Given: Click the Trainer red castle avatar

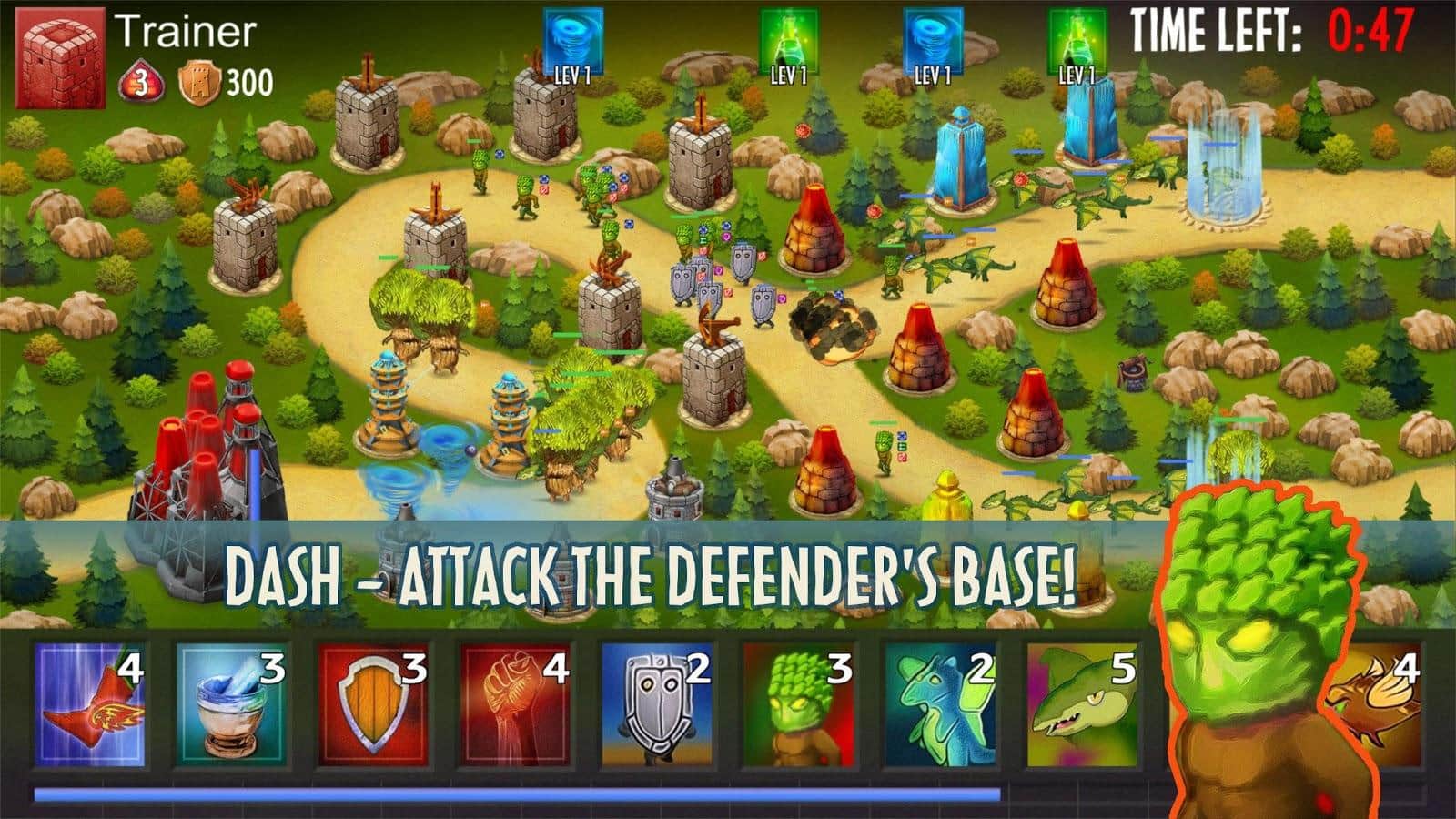Looking at the screenshot, I should pyautogui.click(x=60, y=55).
